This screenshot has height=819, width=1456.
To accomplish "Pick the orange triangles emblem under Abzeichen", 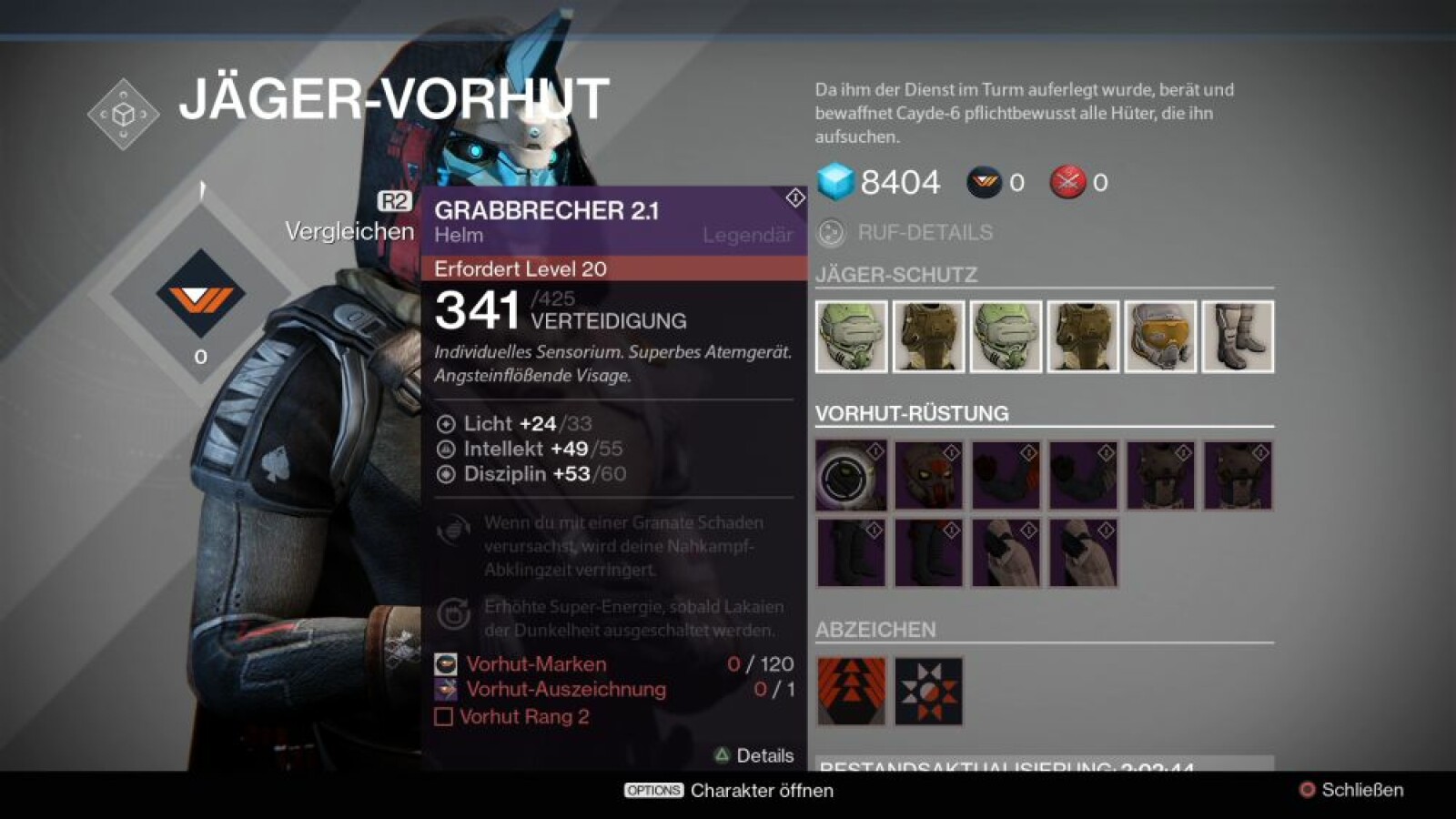I will point(851,692).
